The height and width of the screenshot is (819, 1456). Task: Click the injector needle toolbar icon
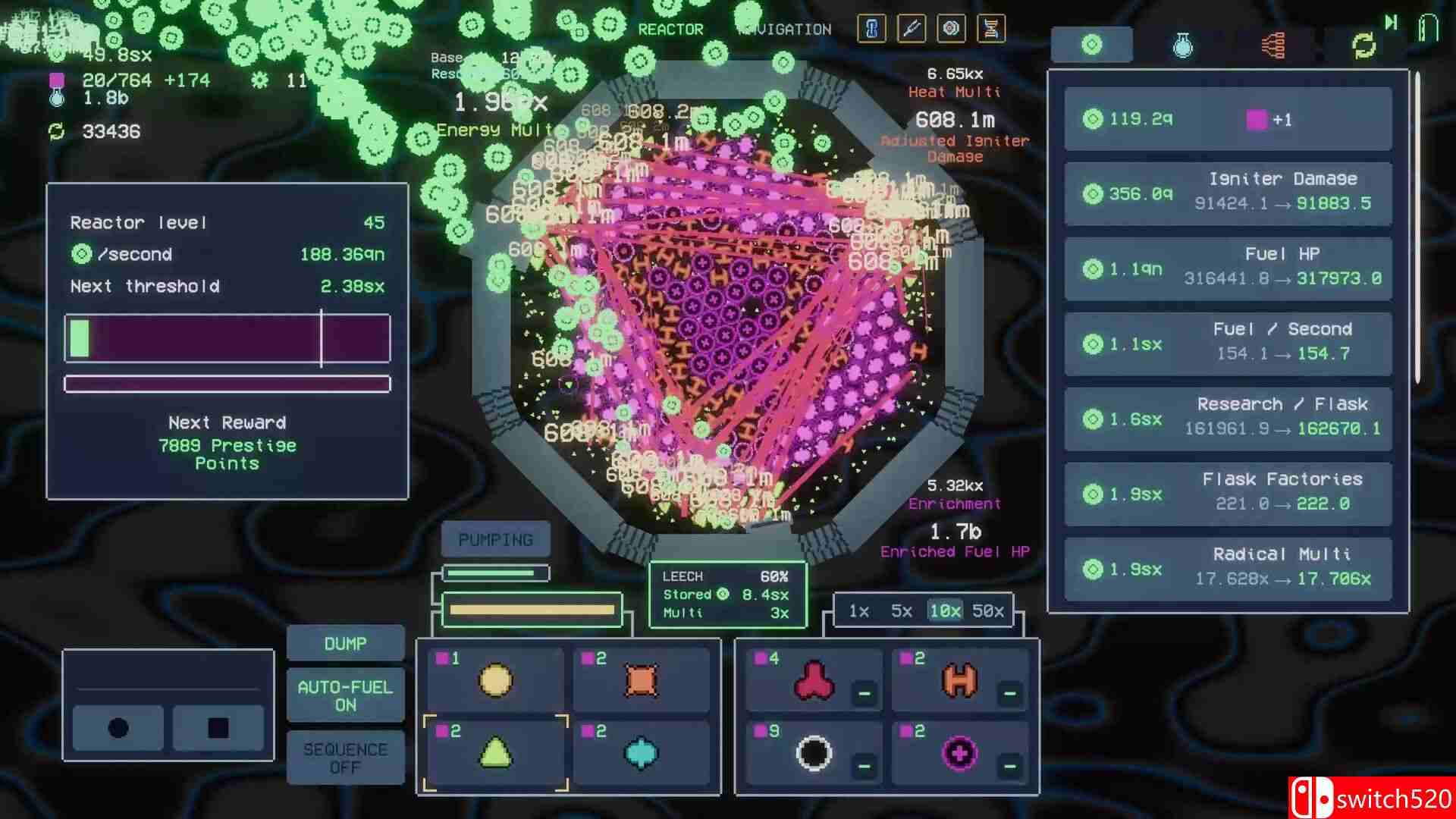[x=912, y=29]
